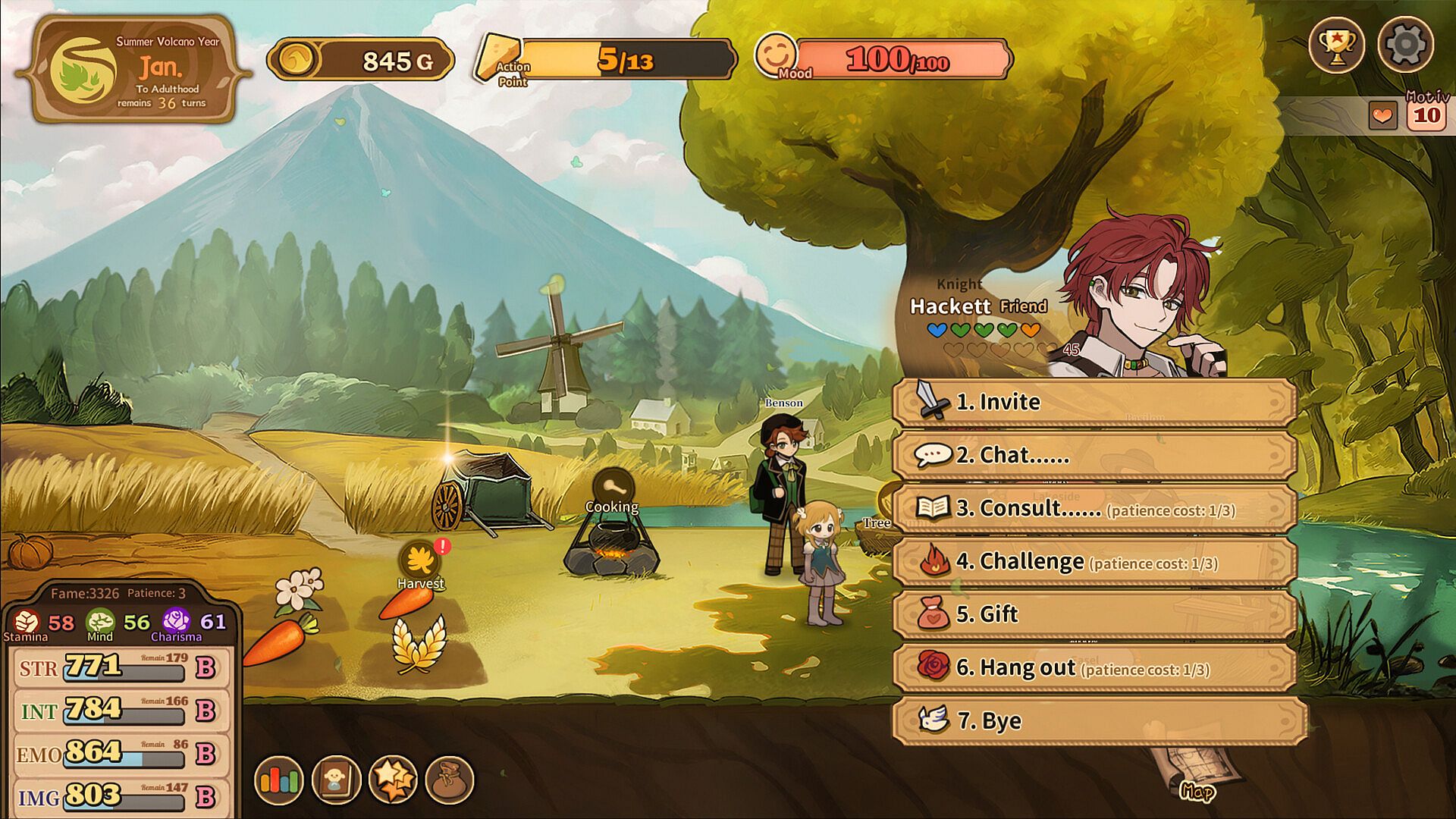
Task: Start the Cooking activity icon
Action: click(x=613, y=489)
